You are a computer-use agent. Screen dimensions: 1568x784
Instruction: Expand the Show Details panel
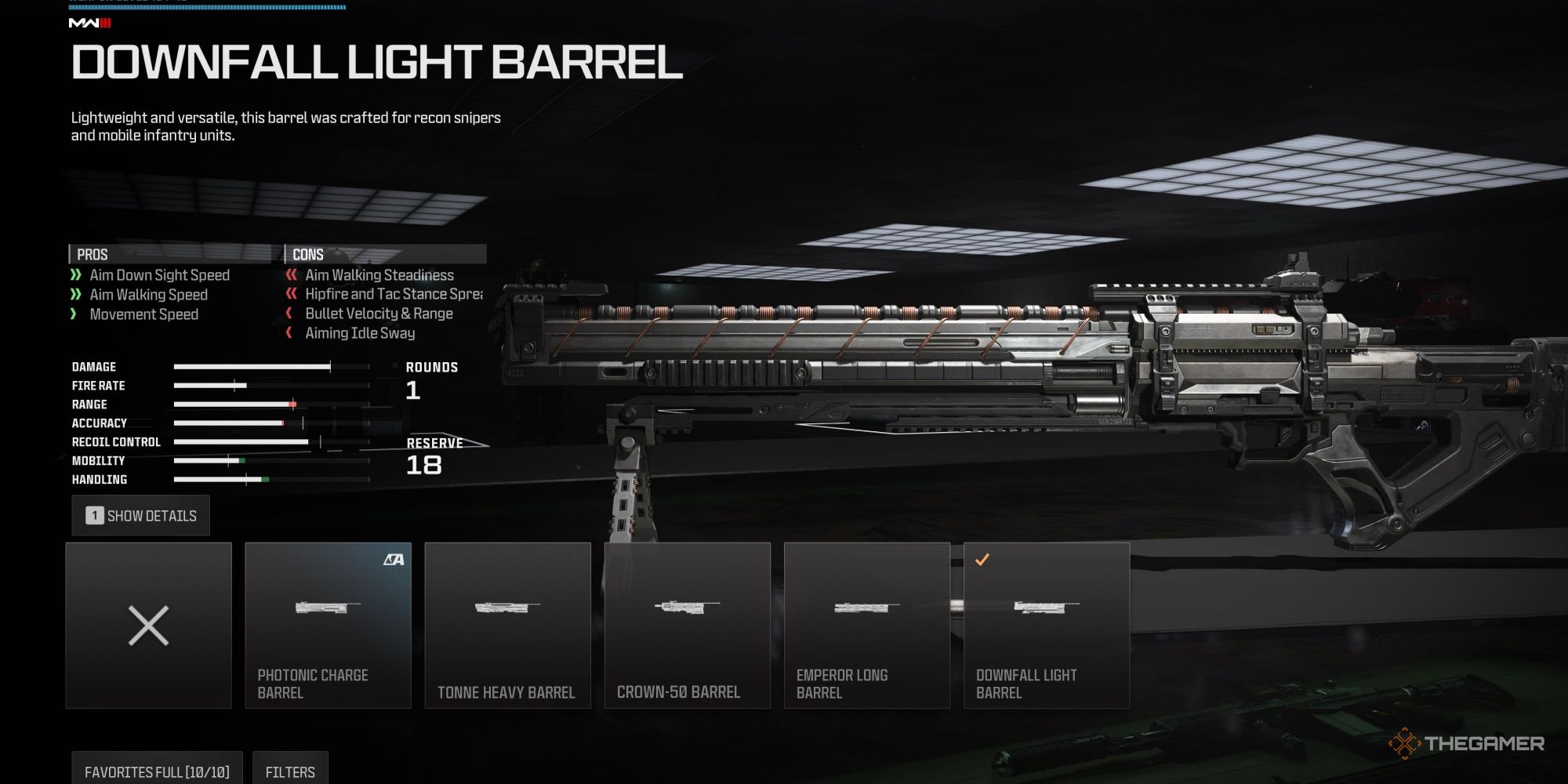[x=141, y=515]
